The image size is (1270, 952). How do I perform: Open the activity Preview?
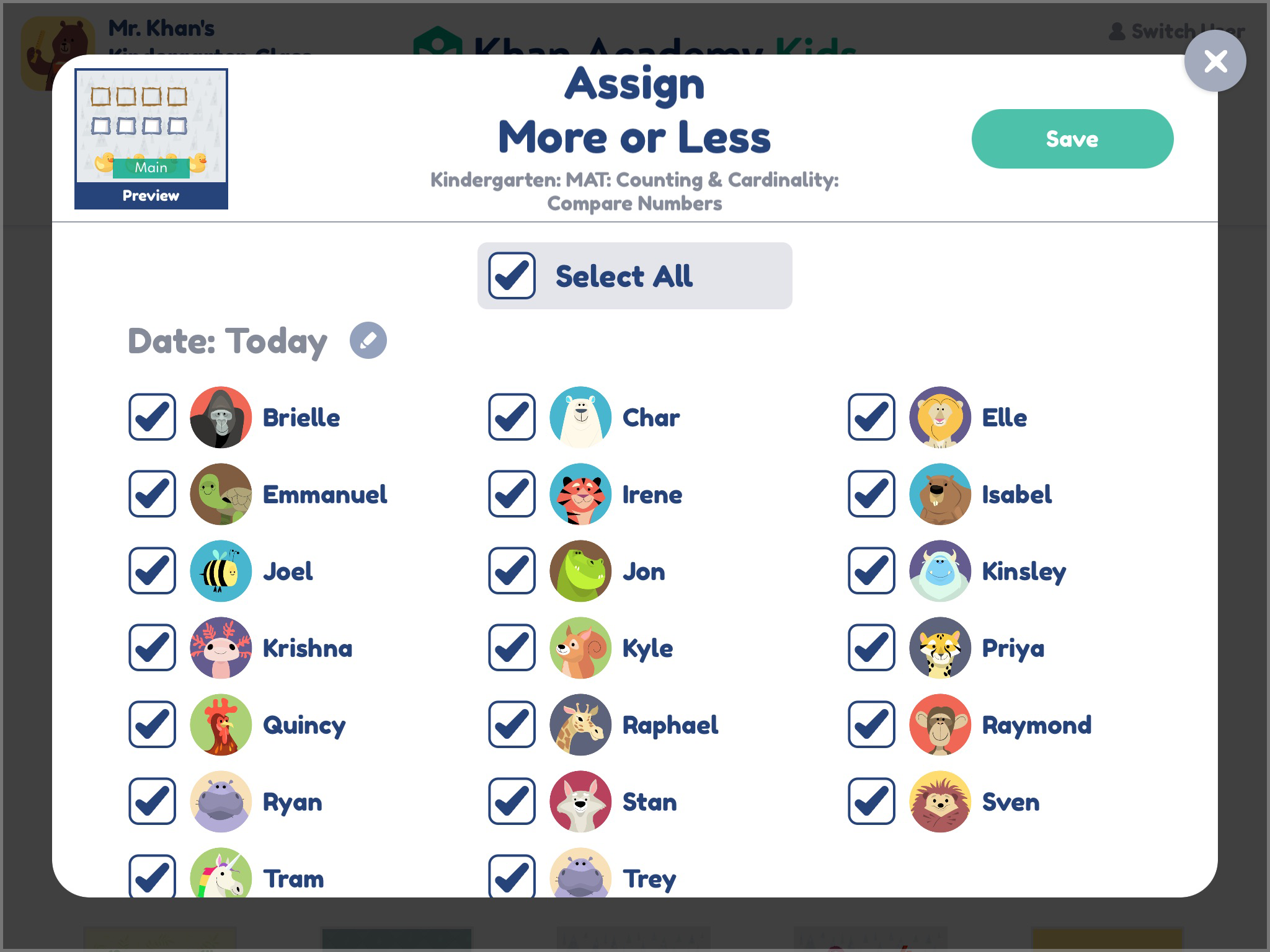[x=151, y=196]
